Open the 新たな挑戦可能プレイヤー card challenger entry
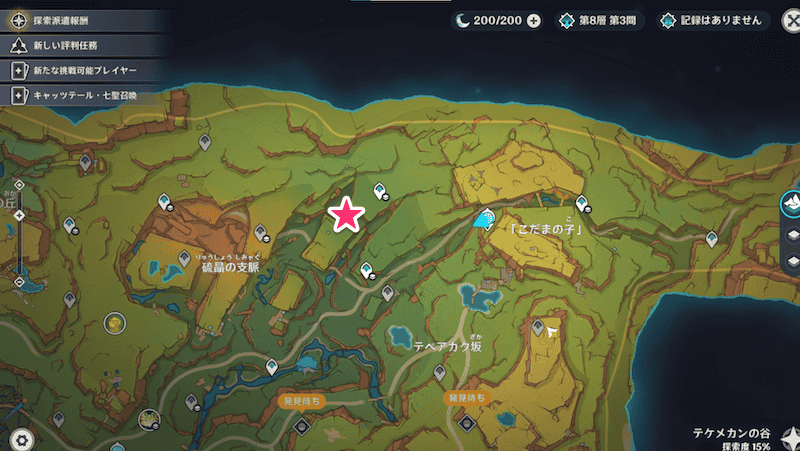Screen dimensions: 800x451 (78, 71)
